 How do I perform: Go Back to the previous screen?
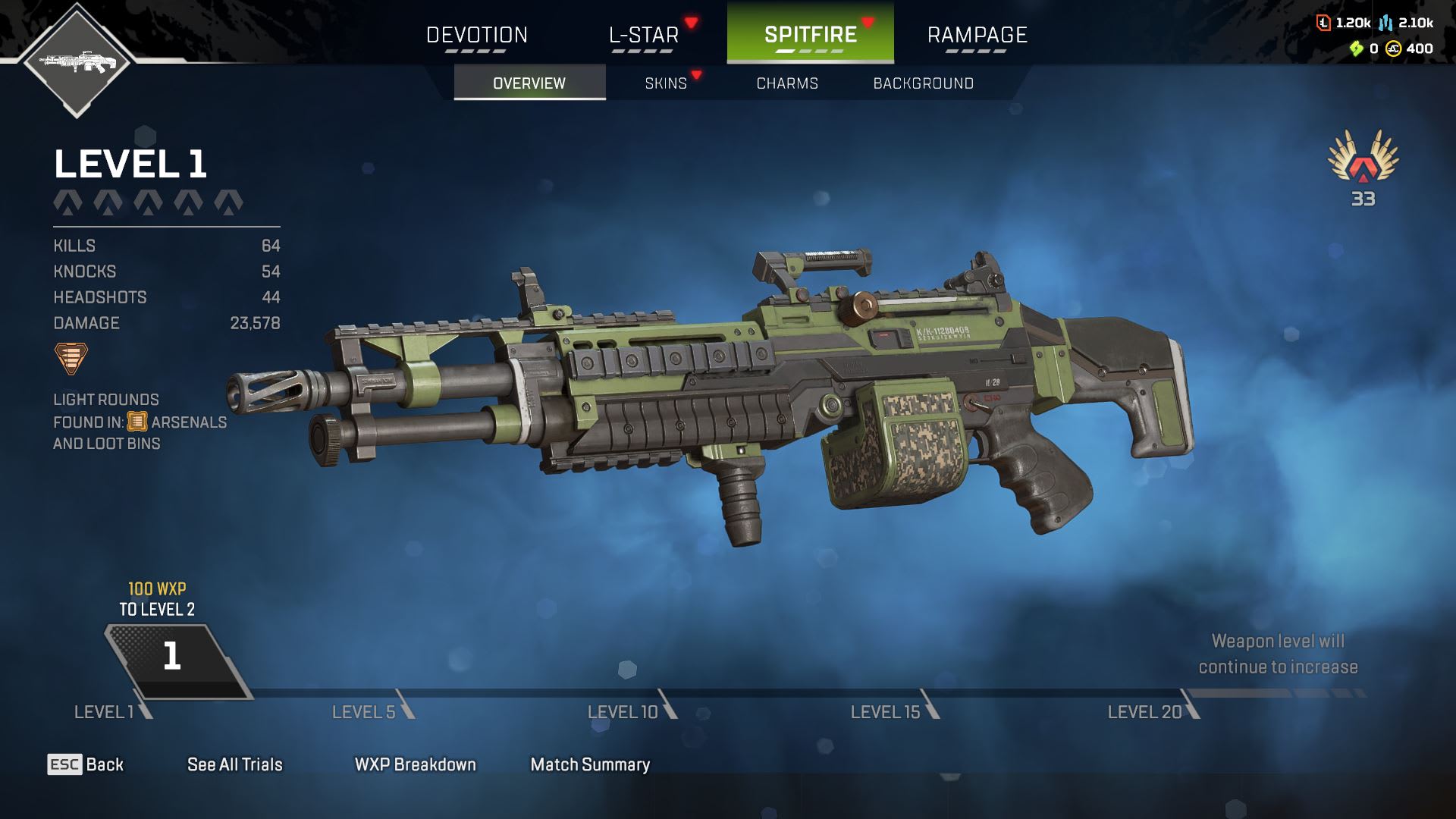(86, 764)
